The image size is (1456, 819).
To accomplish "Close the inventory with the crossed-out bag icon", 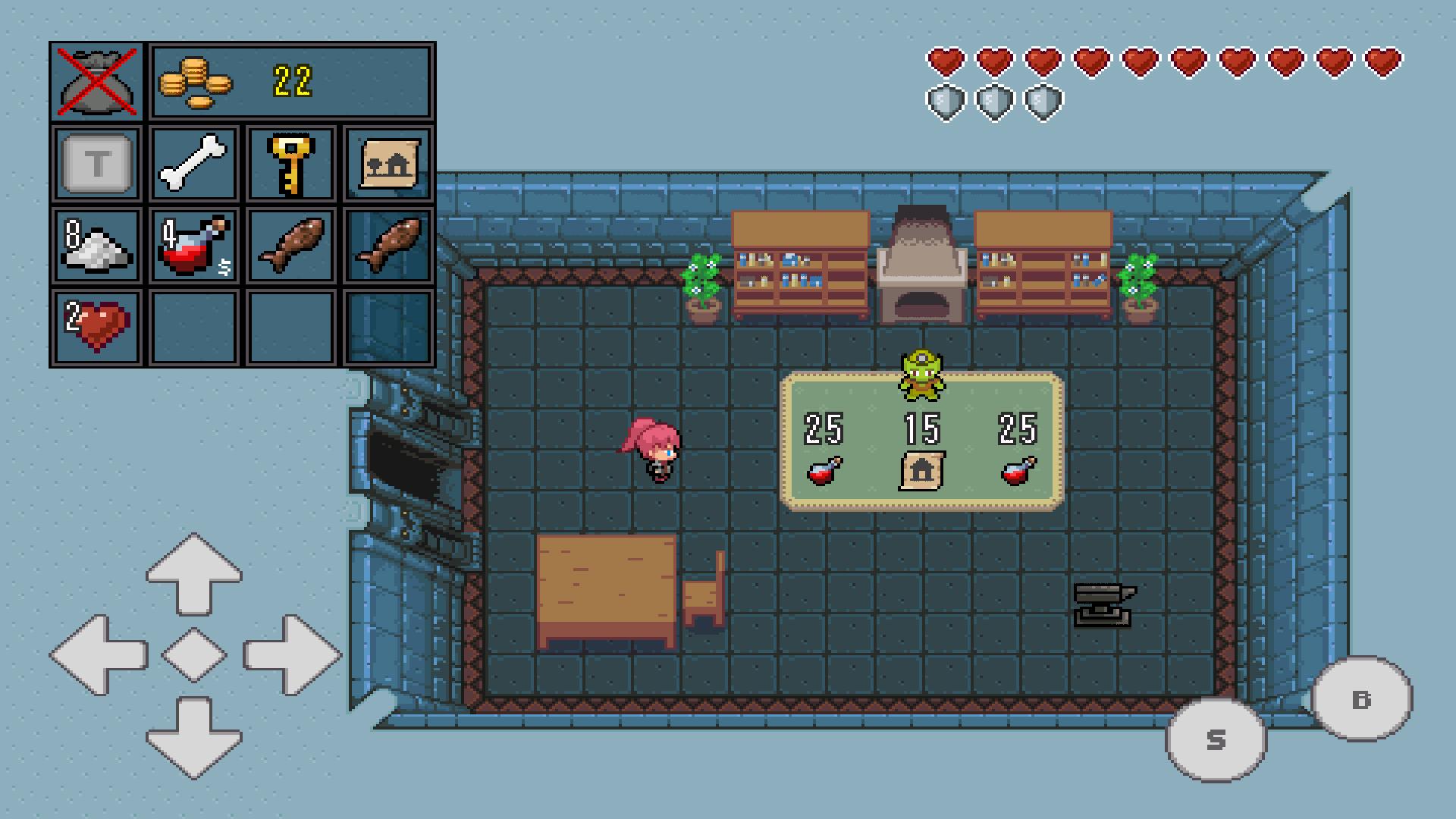I will 96,81.
